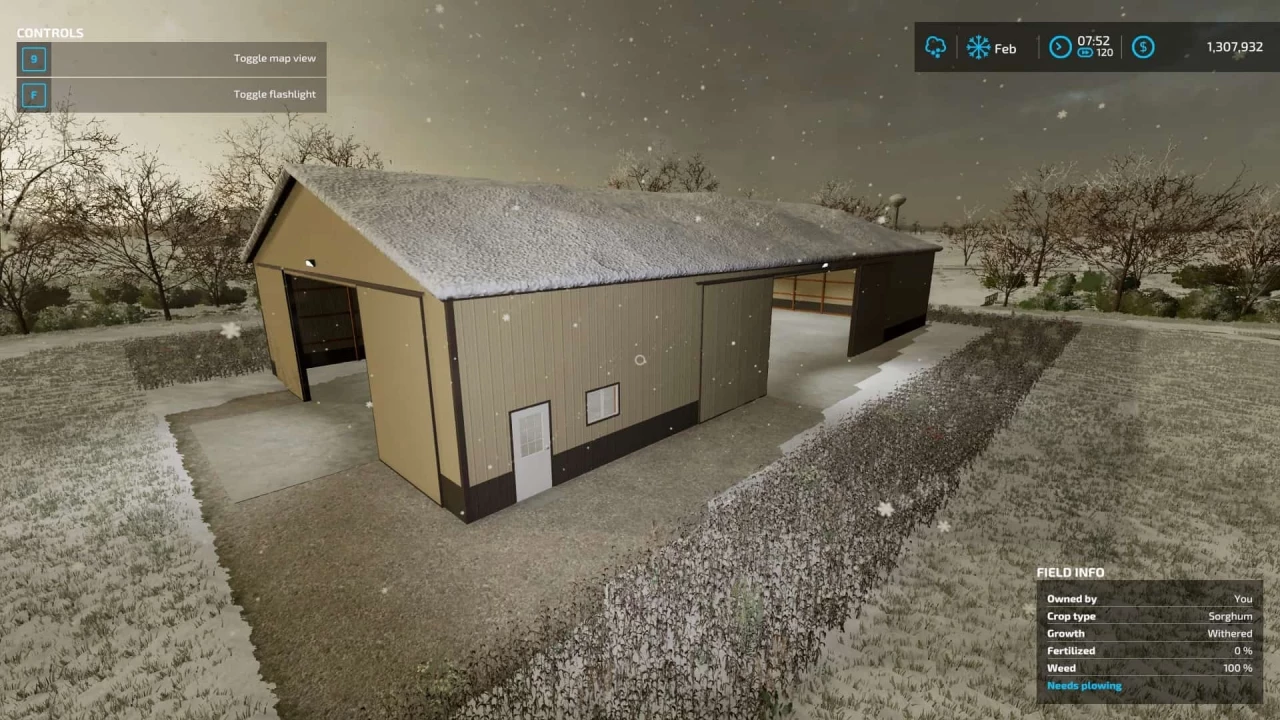
Task: Collapse the Controls help panel
Action: (50, 32)
